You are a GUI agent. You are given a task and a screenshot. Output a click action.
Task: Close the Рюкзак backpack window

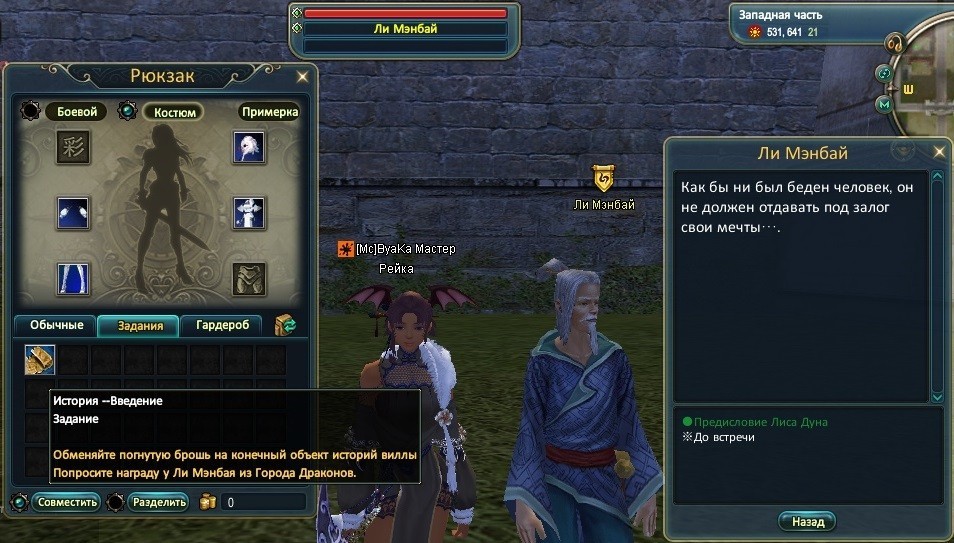(302, 76)
